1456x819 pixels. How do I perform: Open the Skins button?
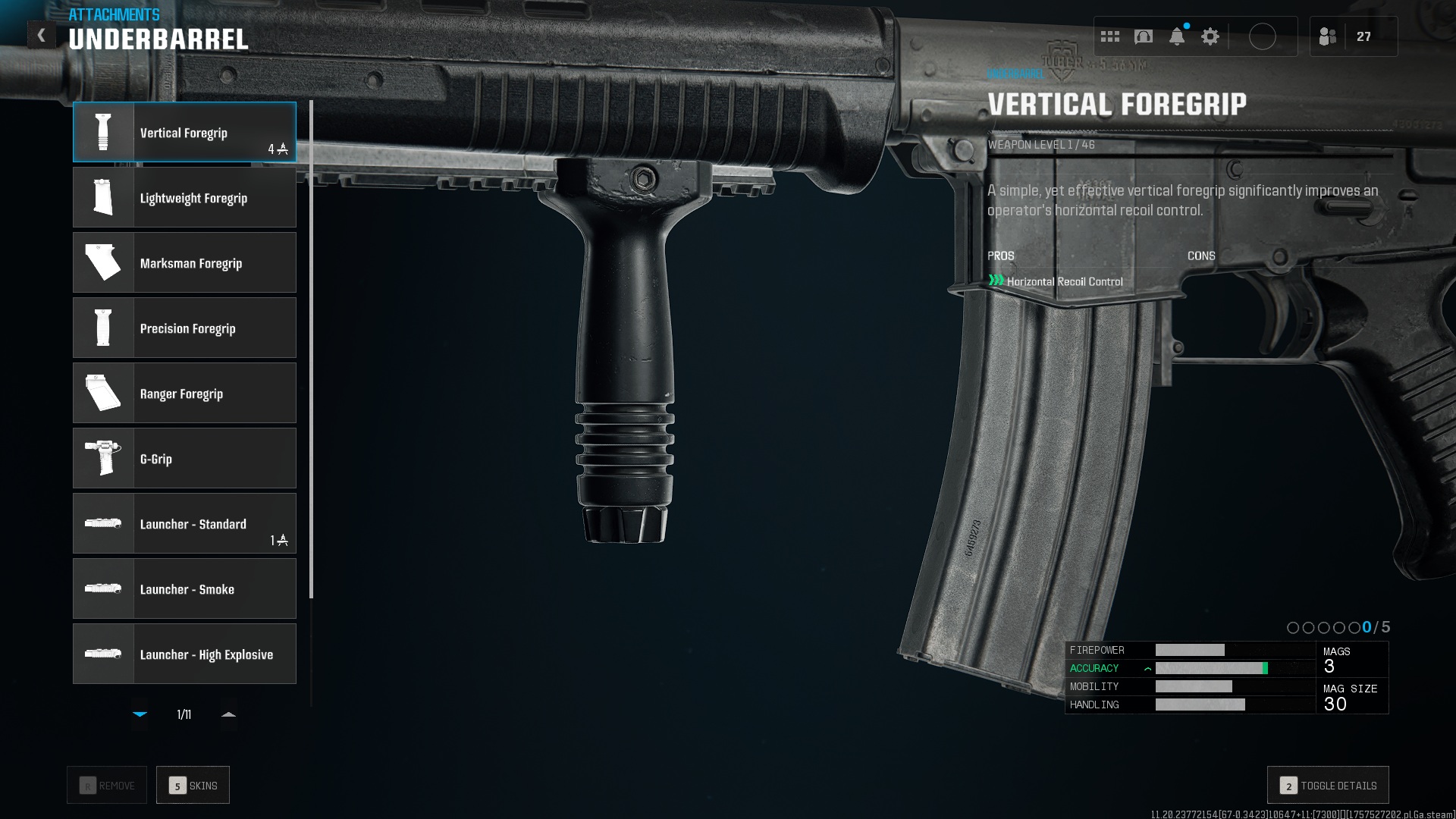(193, 785)
